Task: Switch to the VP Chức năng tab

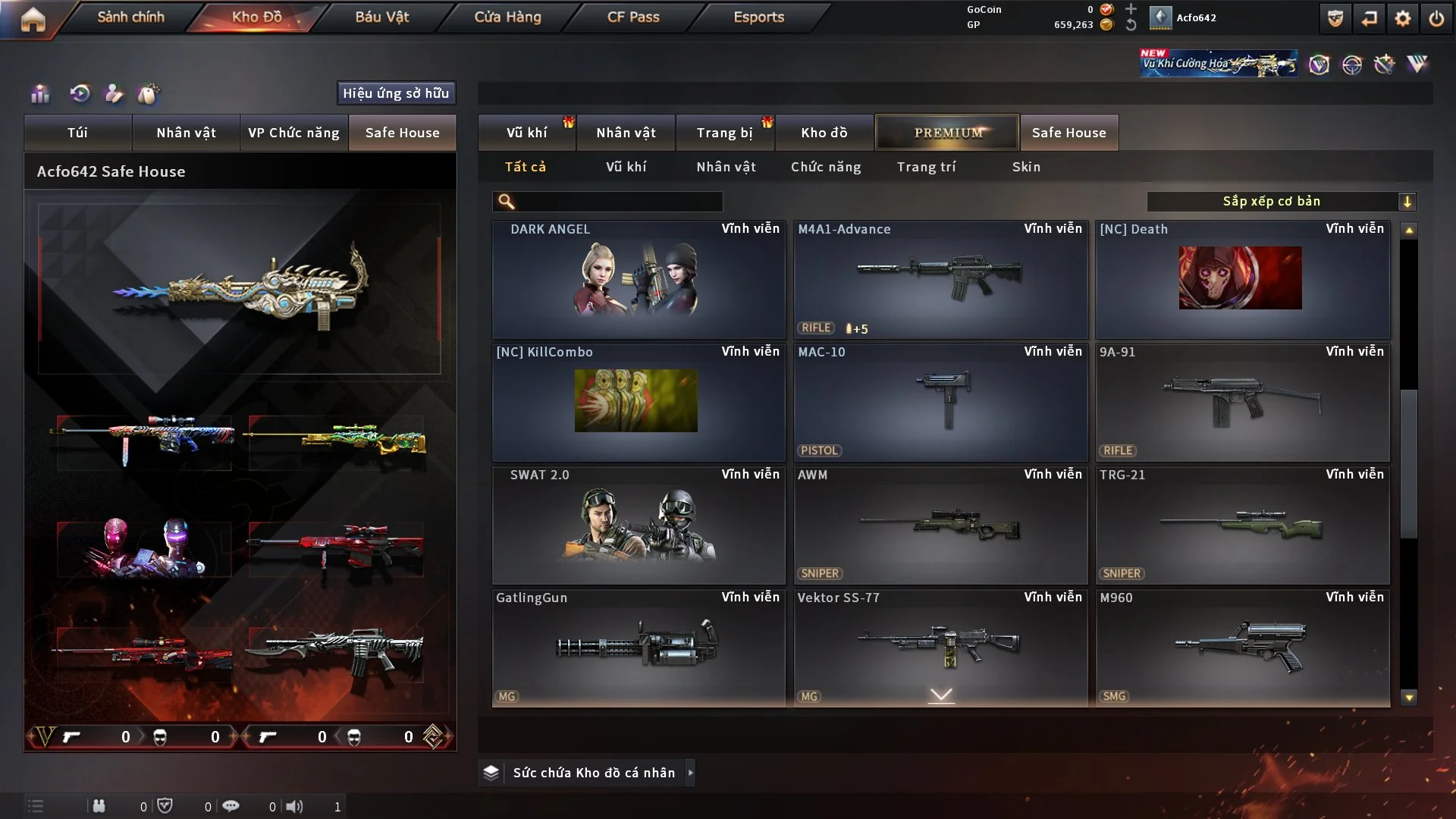Action: [x=293, y=133]
